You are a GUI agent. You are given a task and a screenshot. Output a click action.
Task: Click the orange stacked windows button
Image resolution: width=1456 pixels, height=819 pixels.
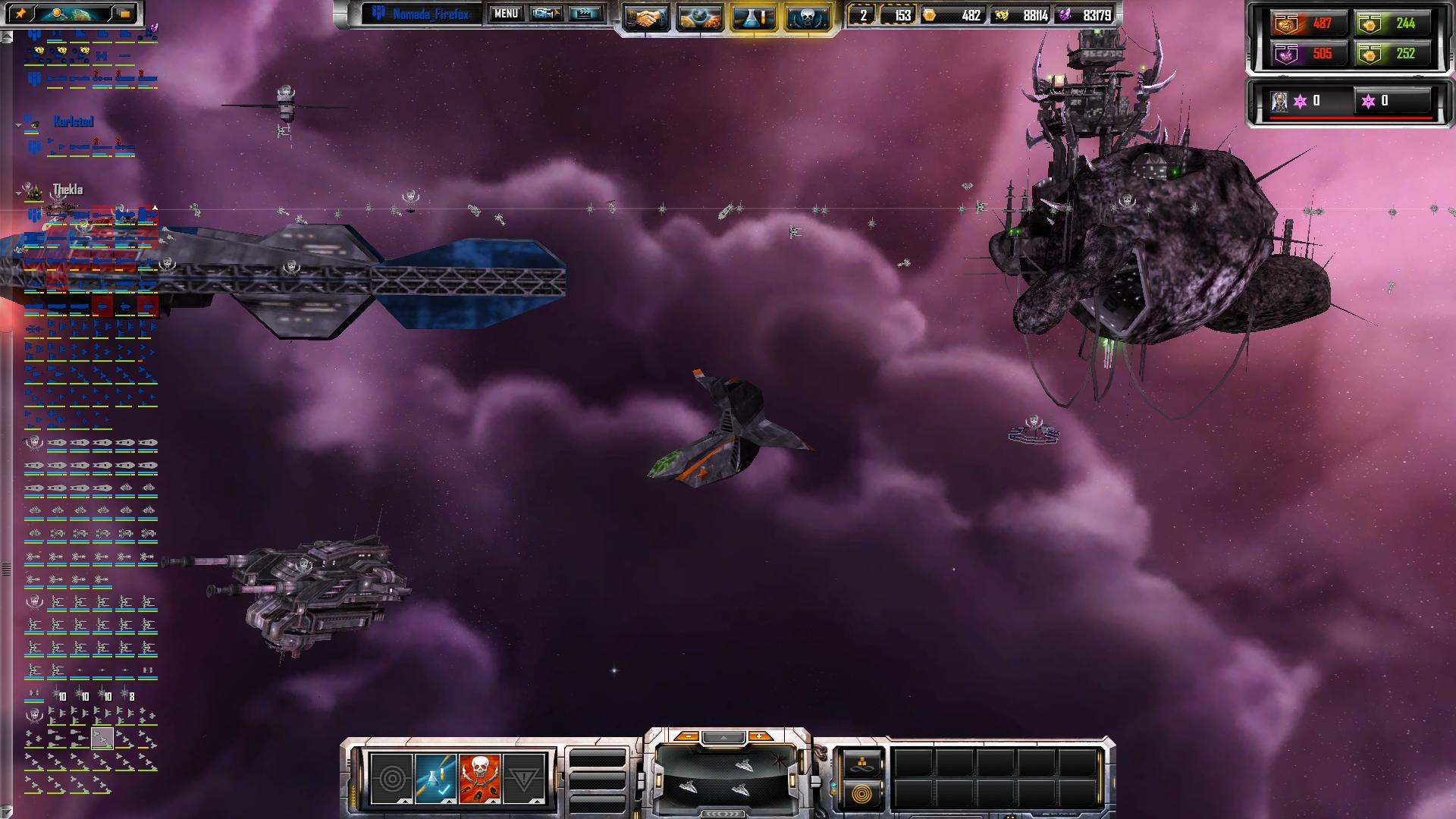point(125,14)
